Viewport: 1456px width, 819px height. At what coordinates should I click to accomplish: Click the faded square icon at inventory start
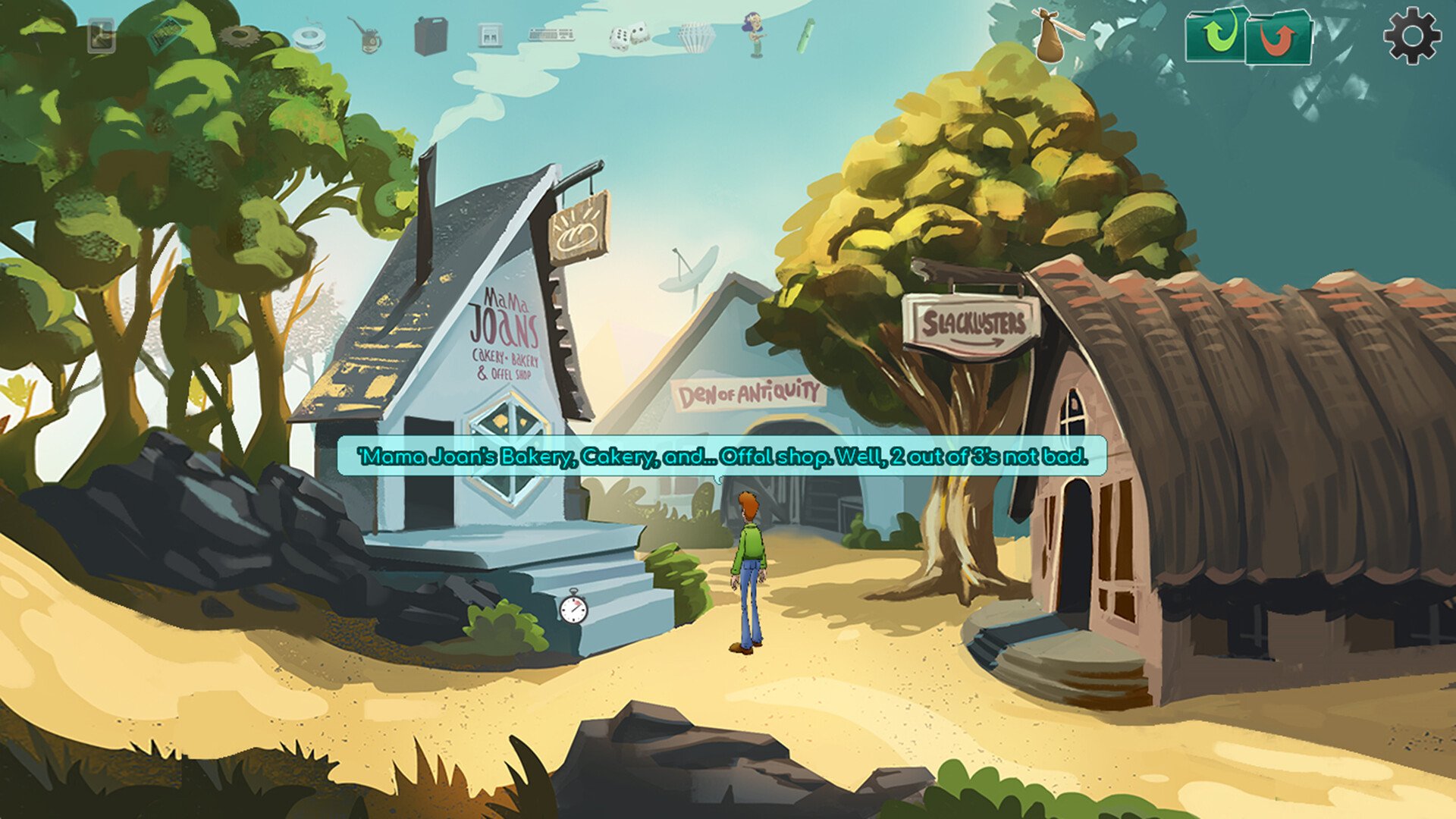(102, 36)
